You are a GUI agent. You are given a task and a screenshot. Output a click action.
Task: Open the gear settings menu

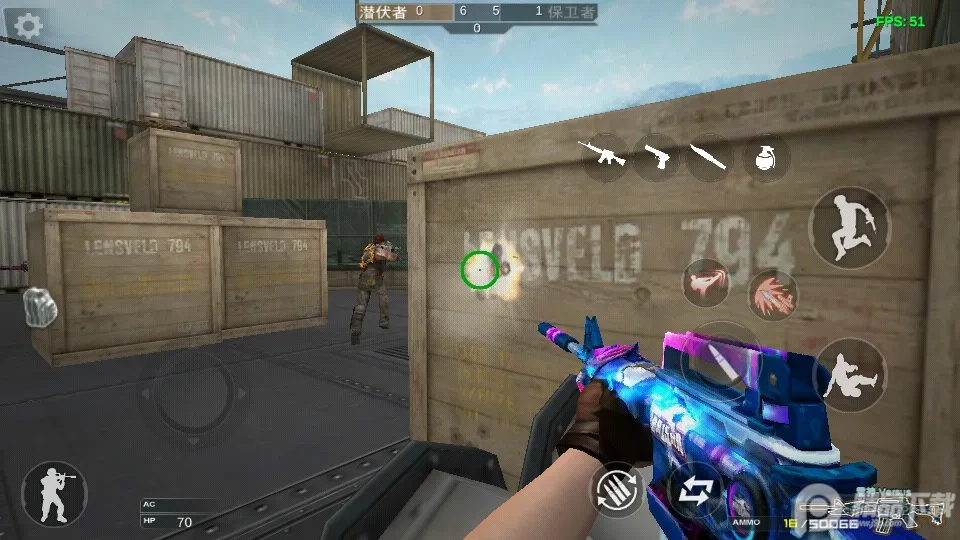28,26
